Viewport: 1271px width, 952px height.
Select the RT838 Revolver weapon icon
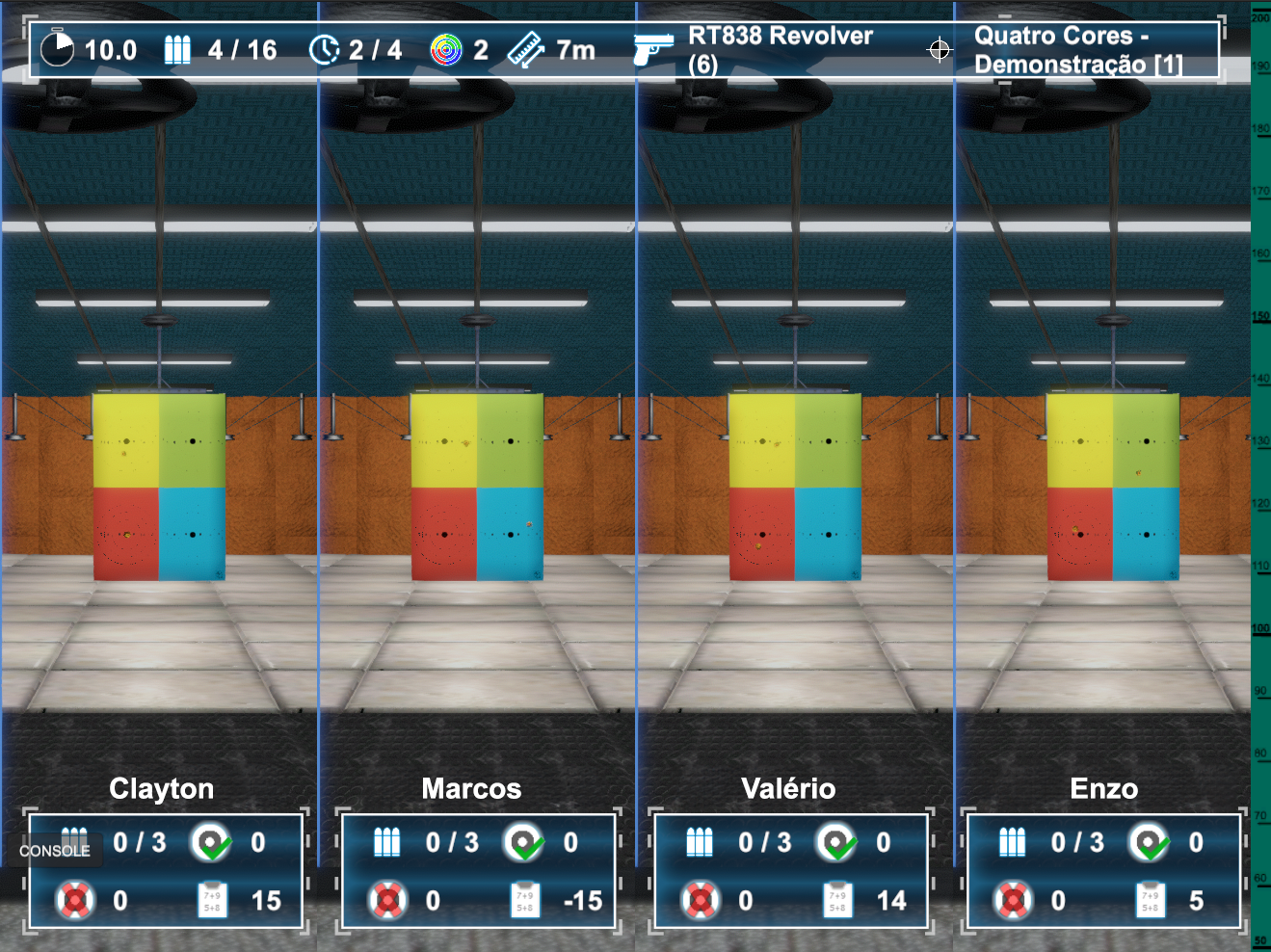point(652,49)
